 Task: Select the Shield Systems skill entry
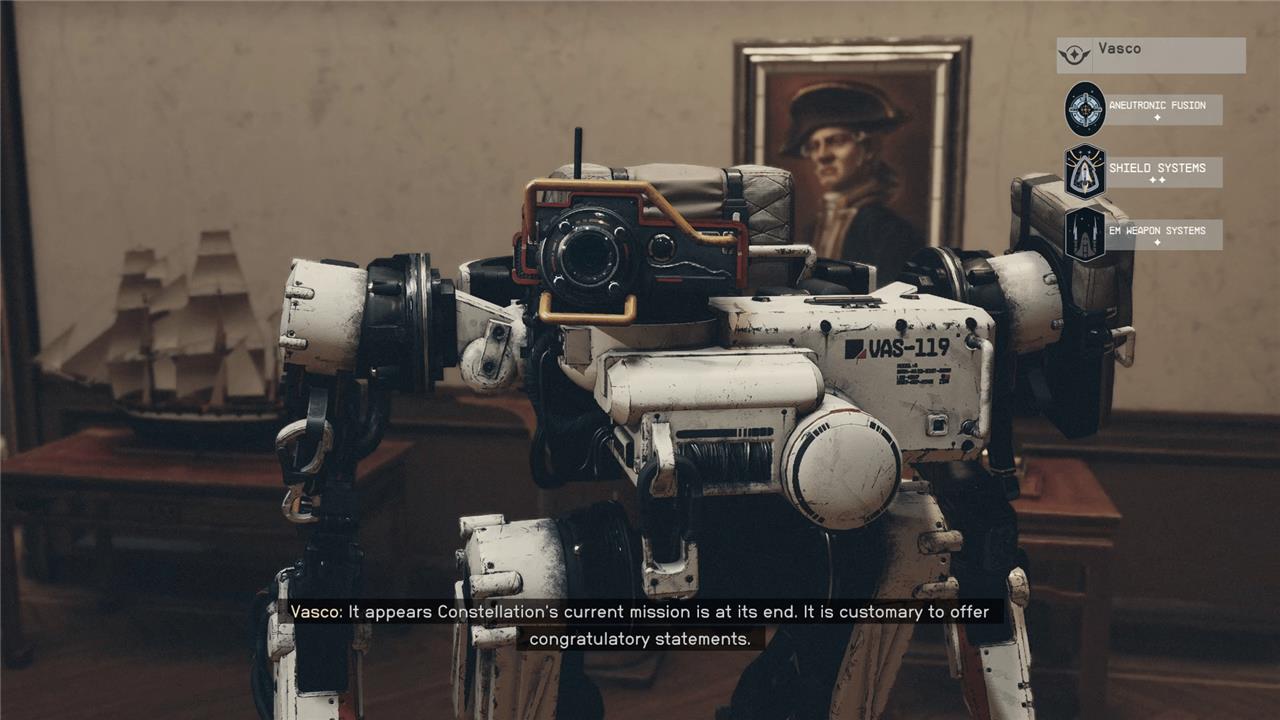pyautogui.click(x=1145, y=172)
